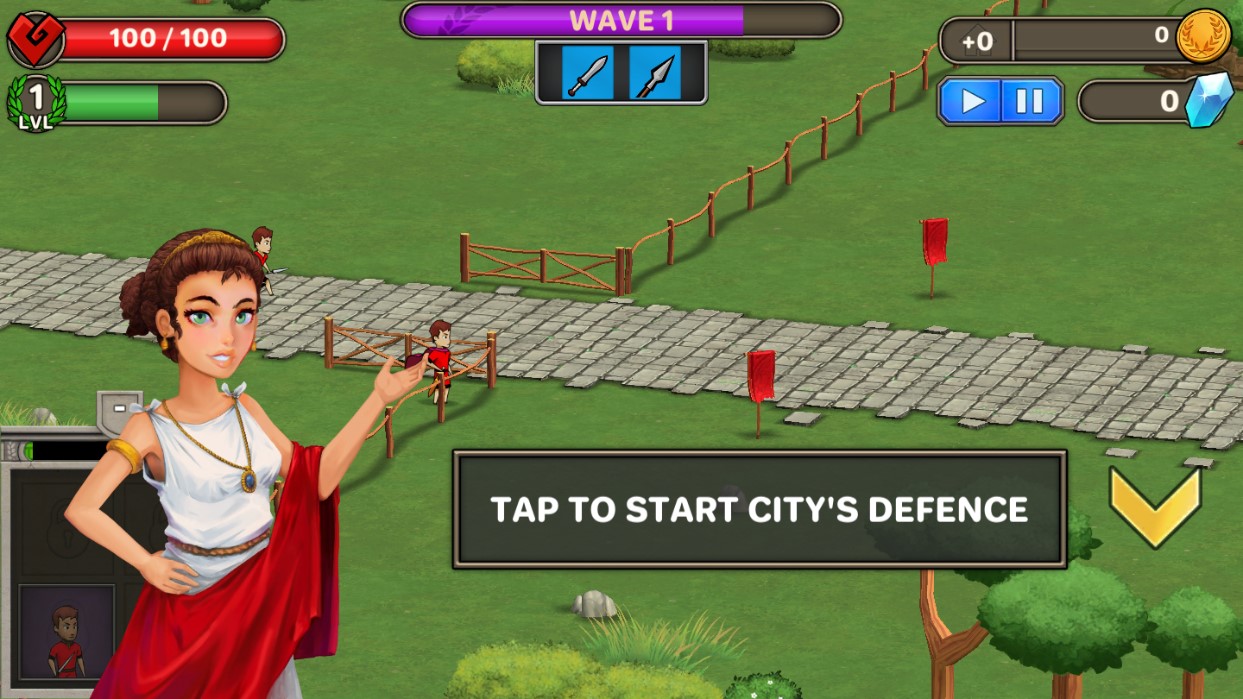This screenshot has height=699, width=1243.
Task: Pause the game with the pause button
Action: pos(1030,101)
